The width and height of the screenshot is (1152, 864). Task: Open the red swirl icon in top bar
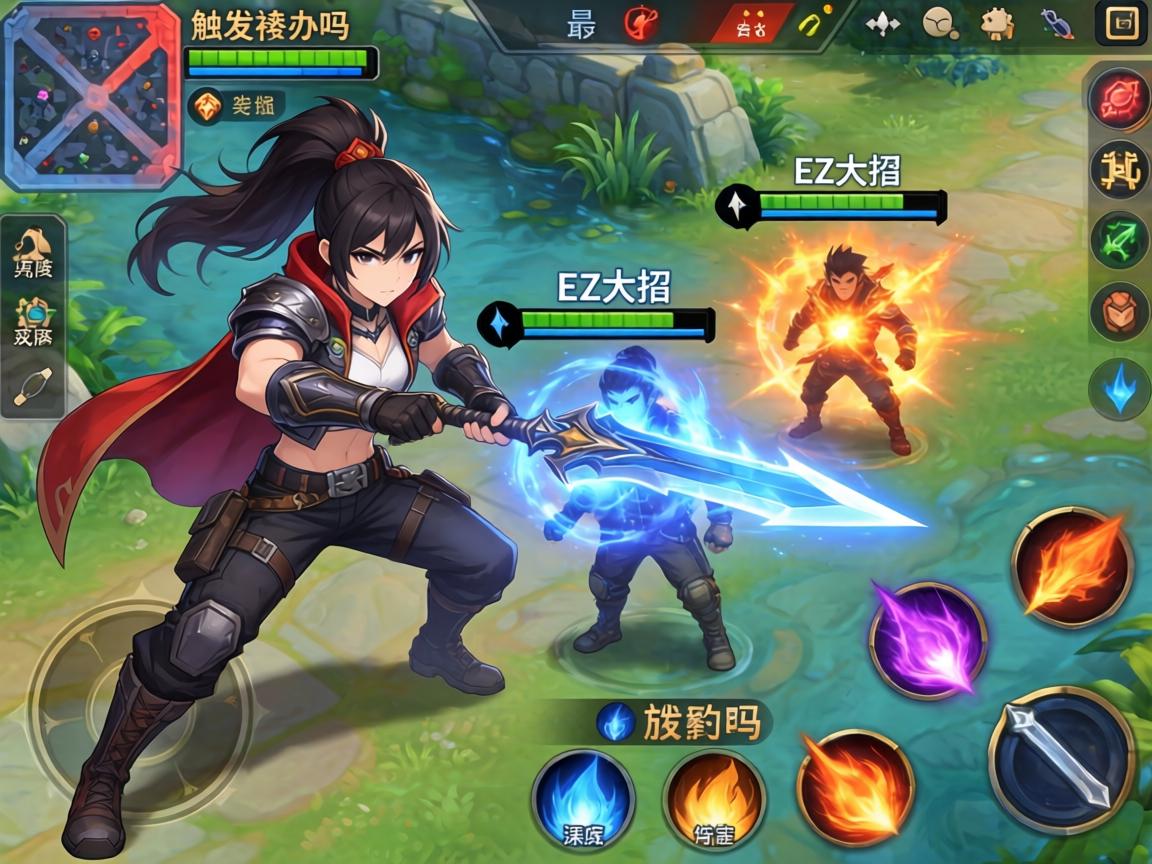click(641, 22)
